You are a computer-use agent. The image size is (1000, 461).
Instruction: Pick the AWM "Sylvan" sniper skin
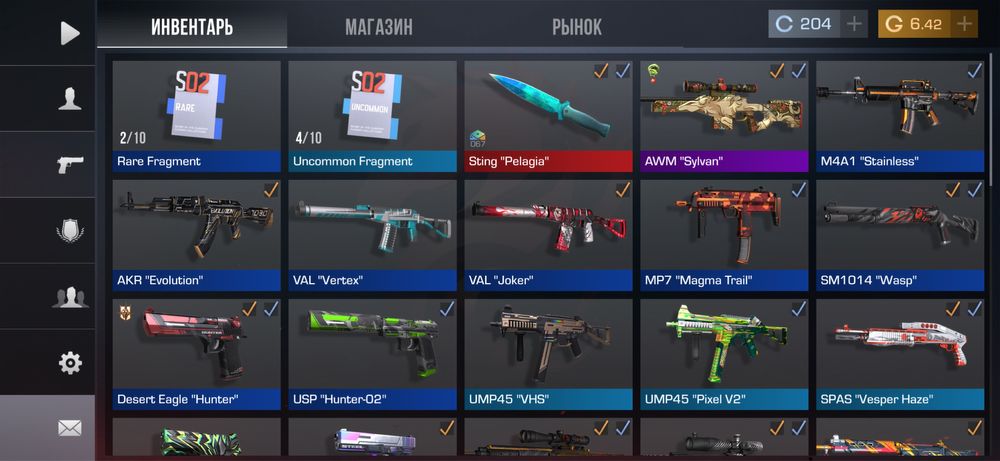click(724, 115)
